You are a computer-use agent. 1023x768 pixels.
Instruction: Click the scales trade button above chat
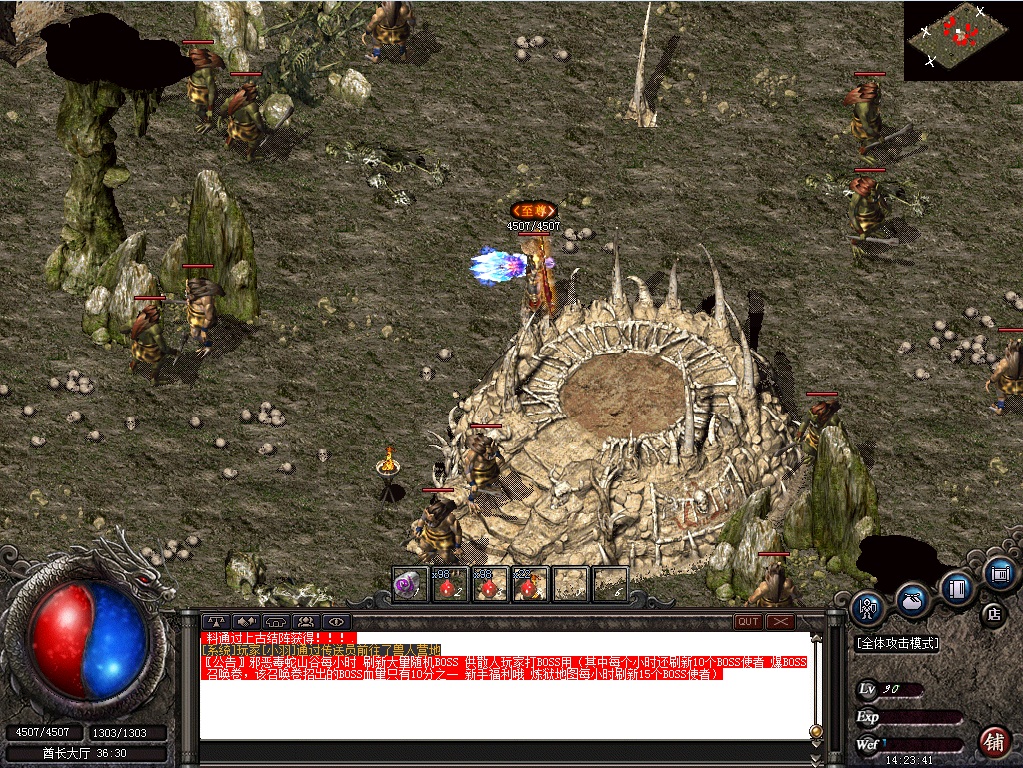tap(217, 621)
